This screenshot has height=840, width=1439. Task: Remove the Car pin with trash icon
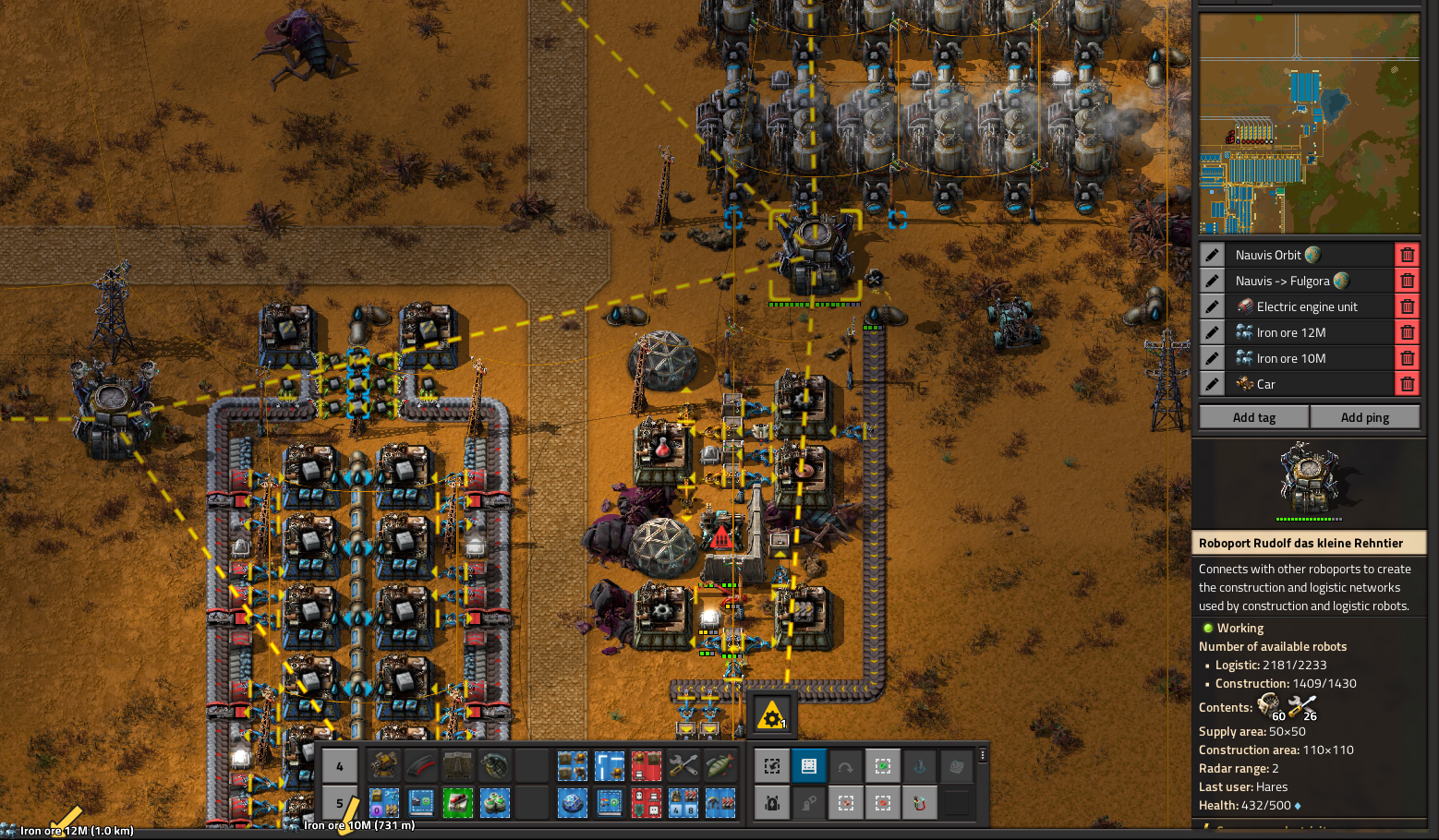(1407, 384)
